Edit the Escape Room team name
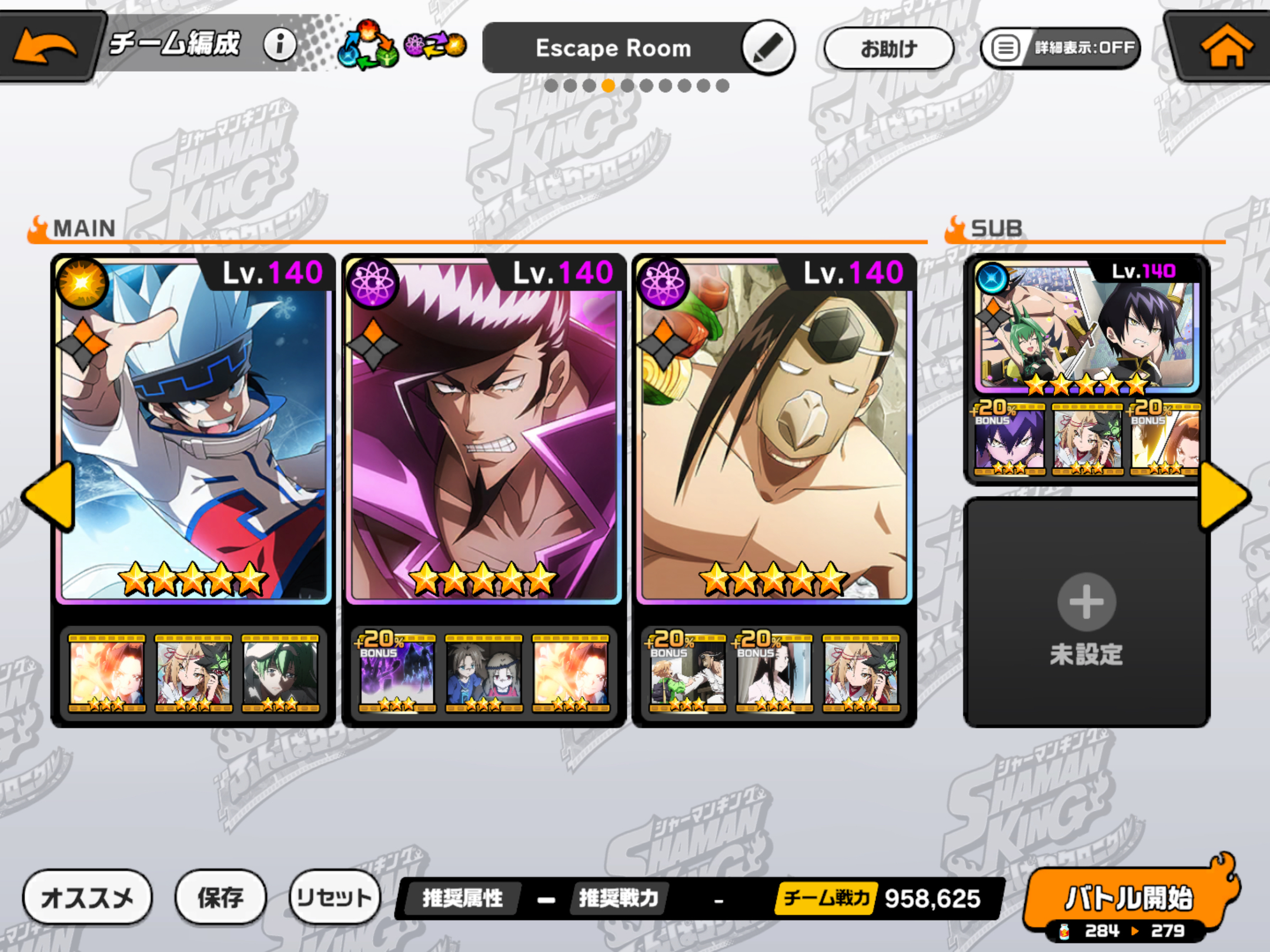The image size is (1270, 952). pos(768,48)
